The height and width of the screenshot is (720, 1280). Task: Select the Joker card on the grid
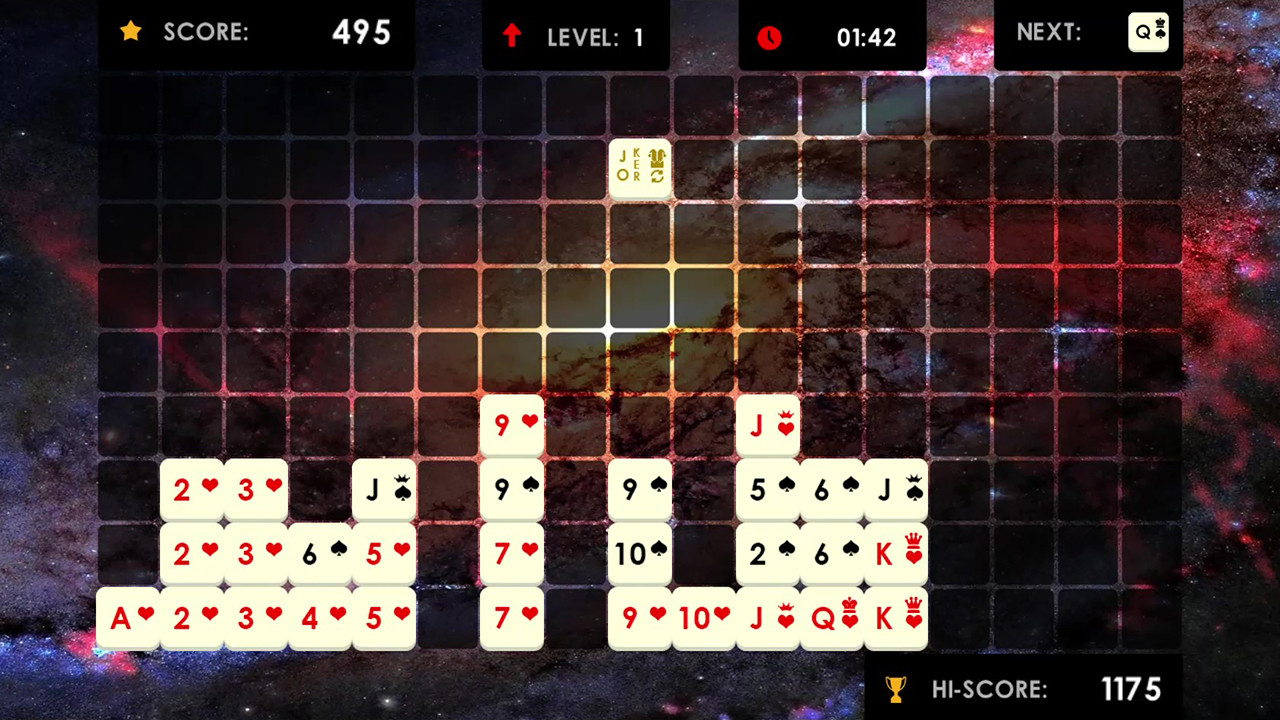tap(640, 167)
